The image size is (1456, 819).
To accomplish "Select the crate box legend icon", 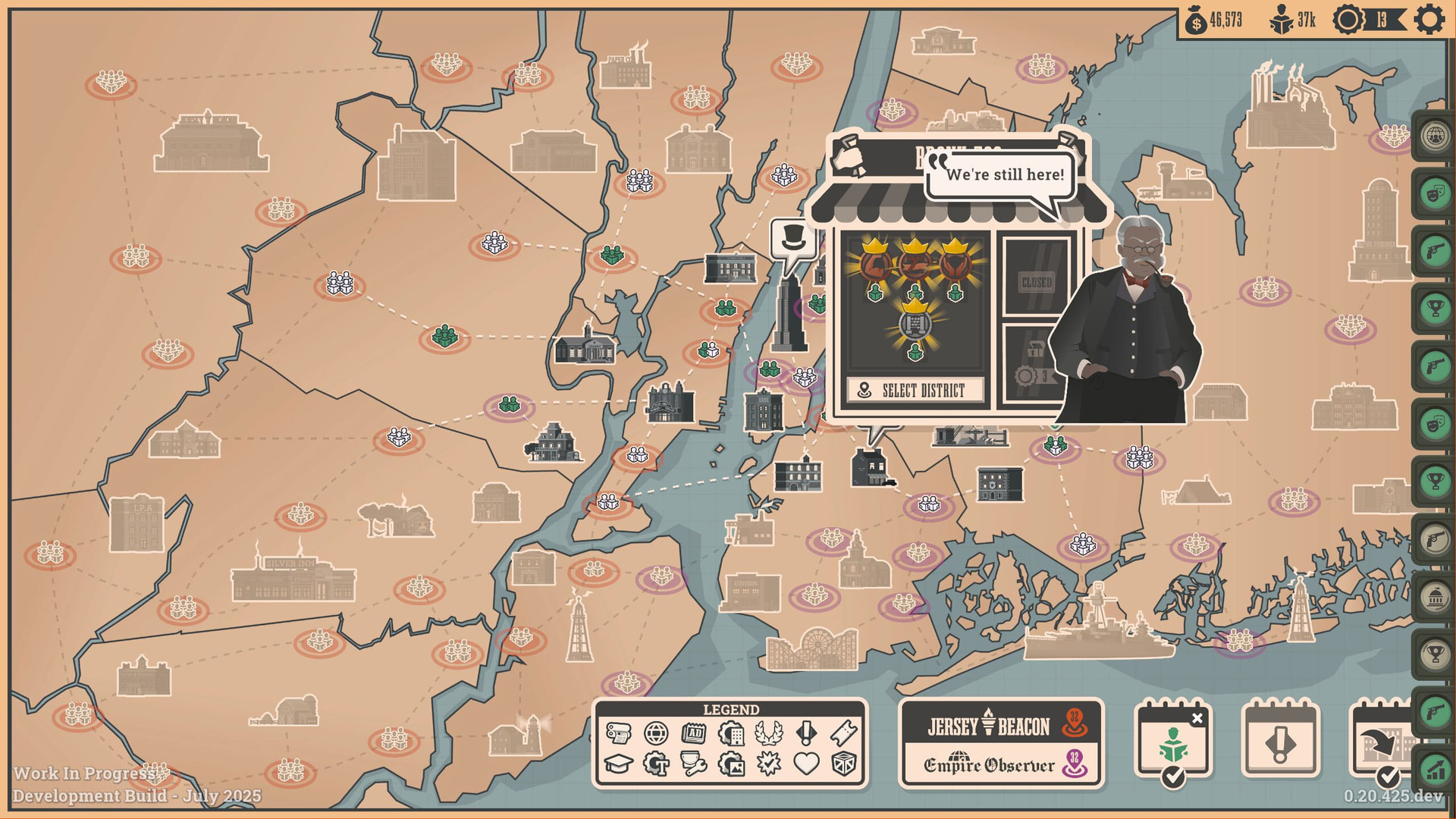I will tap(844, 764).
